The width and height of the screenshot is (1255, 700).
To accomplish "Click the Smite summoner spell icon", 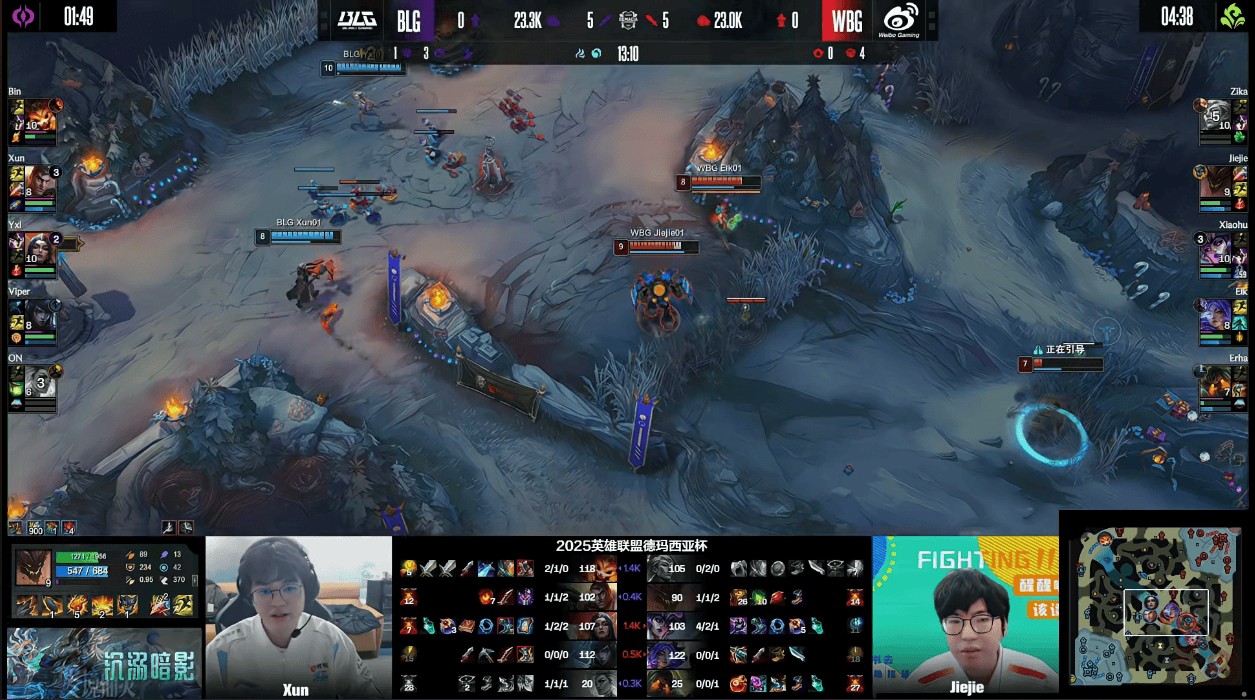I will (x=160, y=604).
